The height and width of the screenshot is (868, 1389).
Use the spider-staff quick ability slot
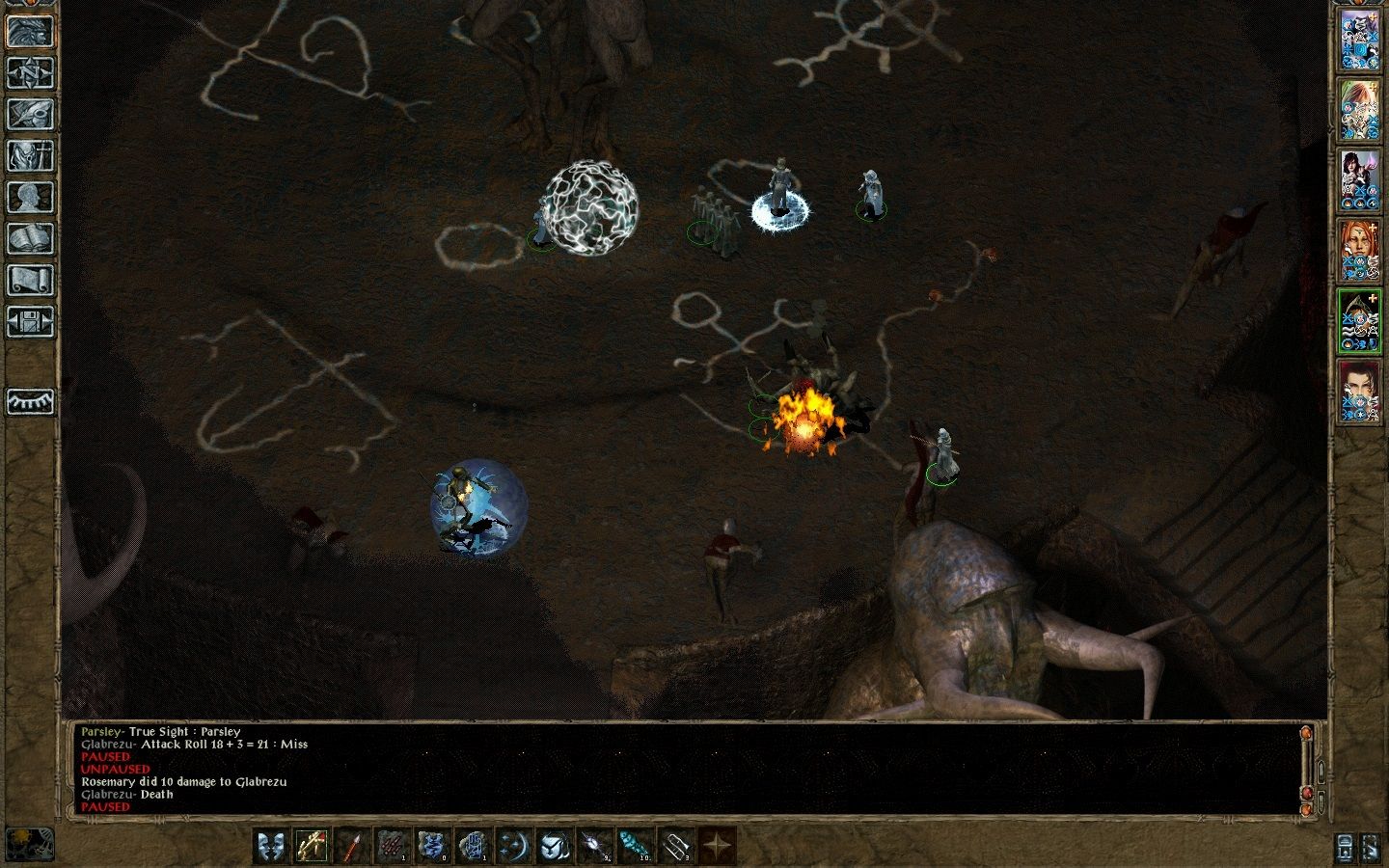596,846
